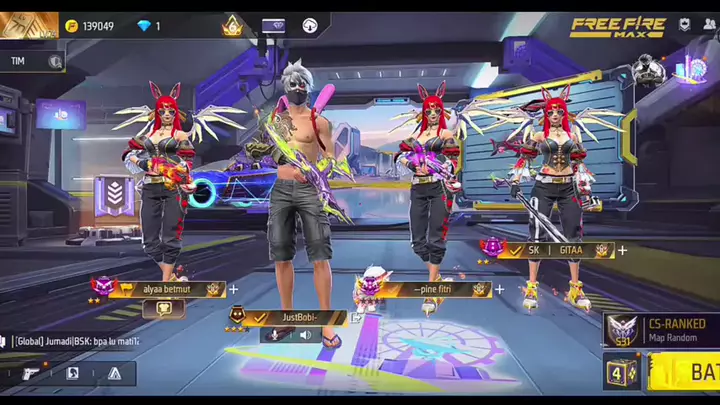720x405 pixels.
Task: Change the CS-RANKED game mode
Action: click(661, 328)
